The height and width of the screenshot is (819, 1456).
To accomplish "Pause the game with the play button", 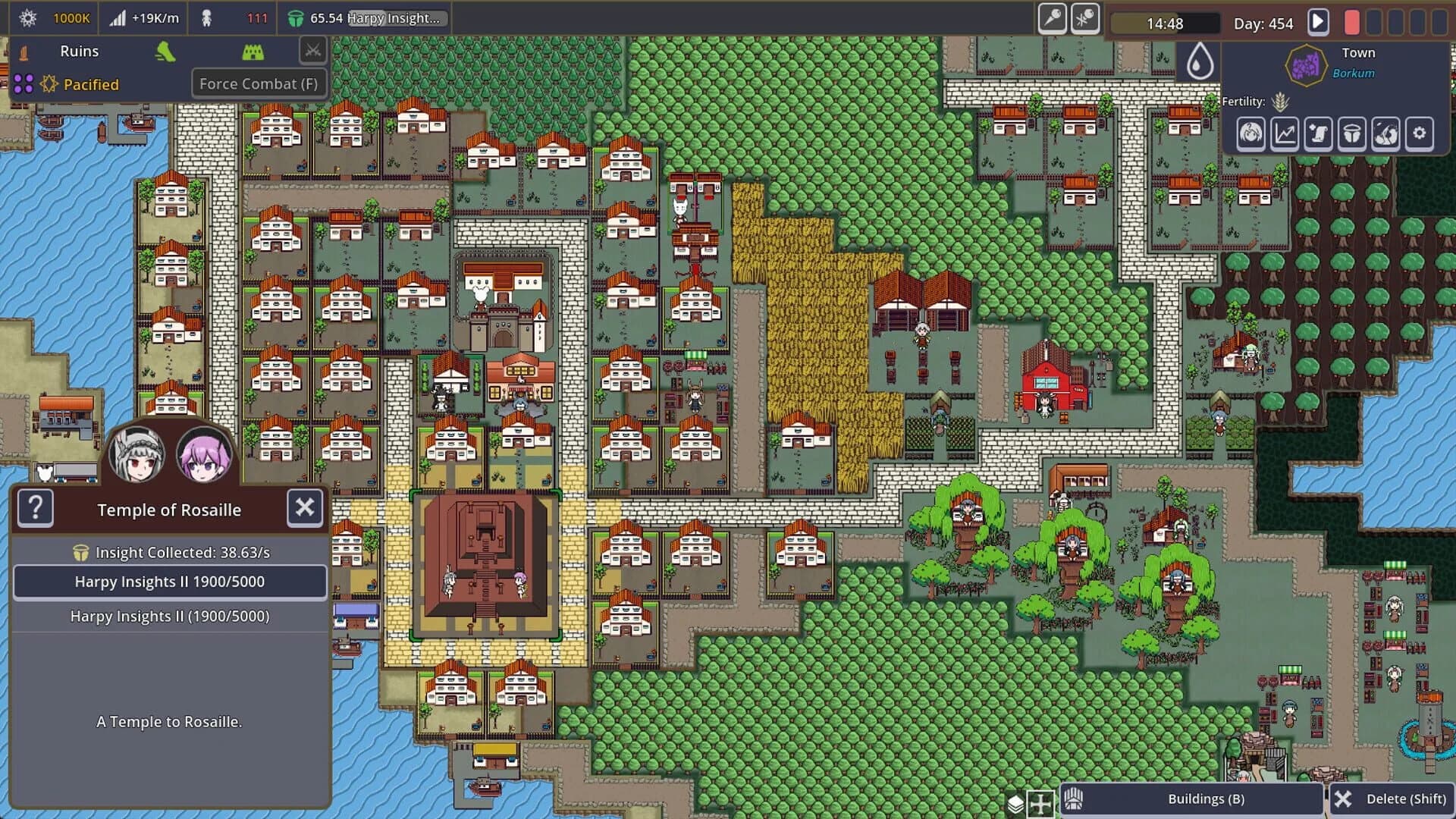I will [1317, 22].
